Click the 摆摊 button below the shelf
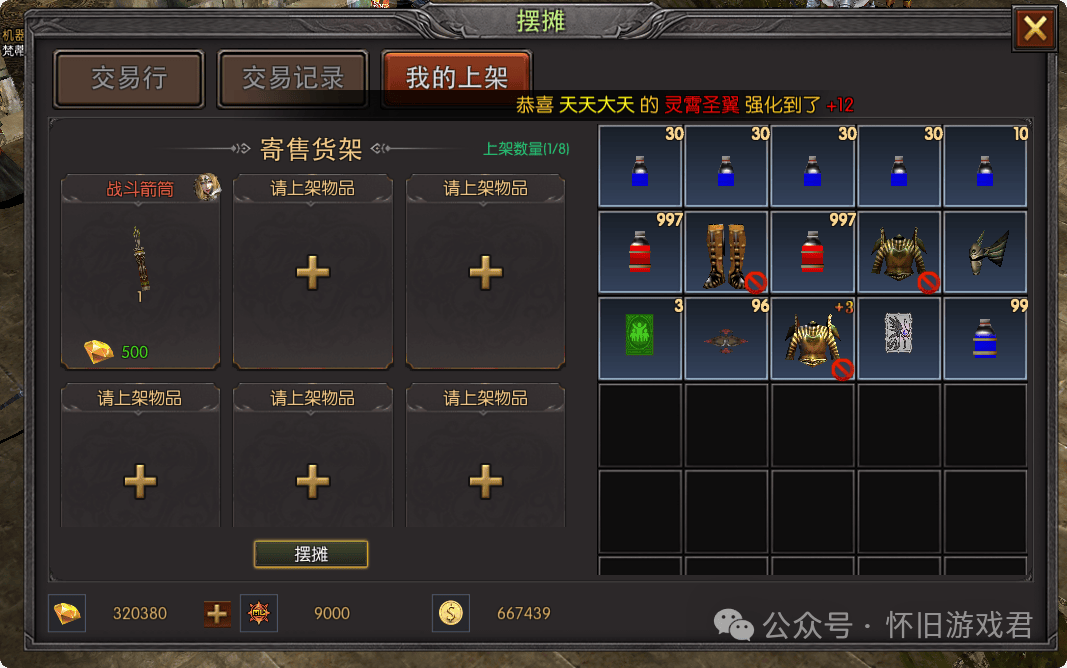The width and height of the screenshot is (1067, 668). 311,554
